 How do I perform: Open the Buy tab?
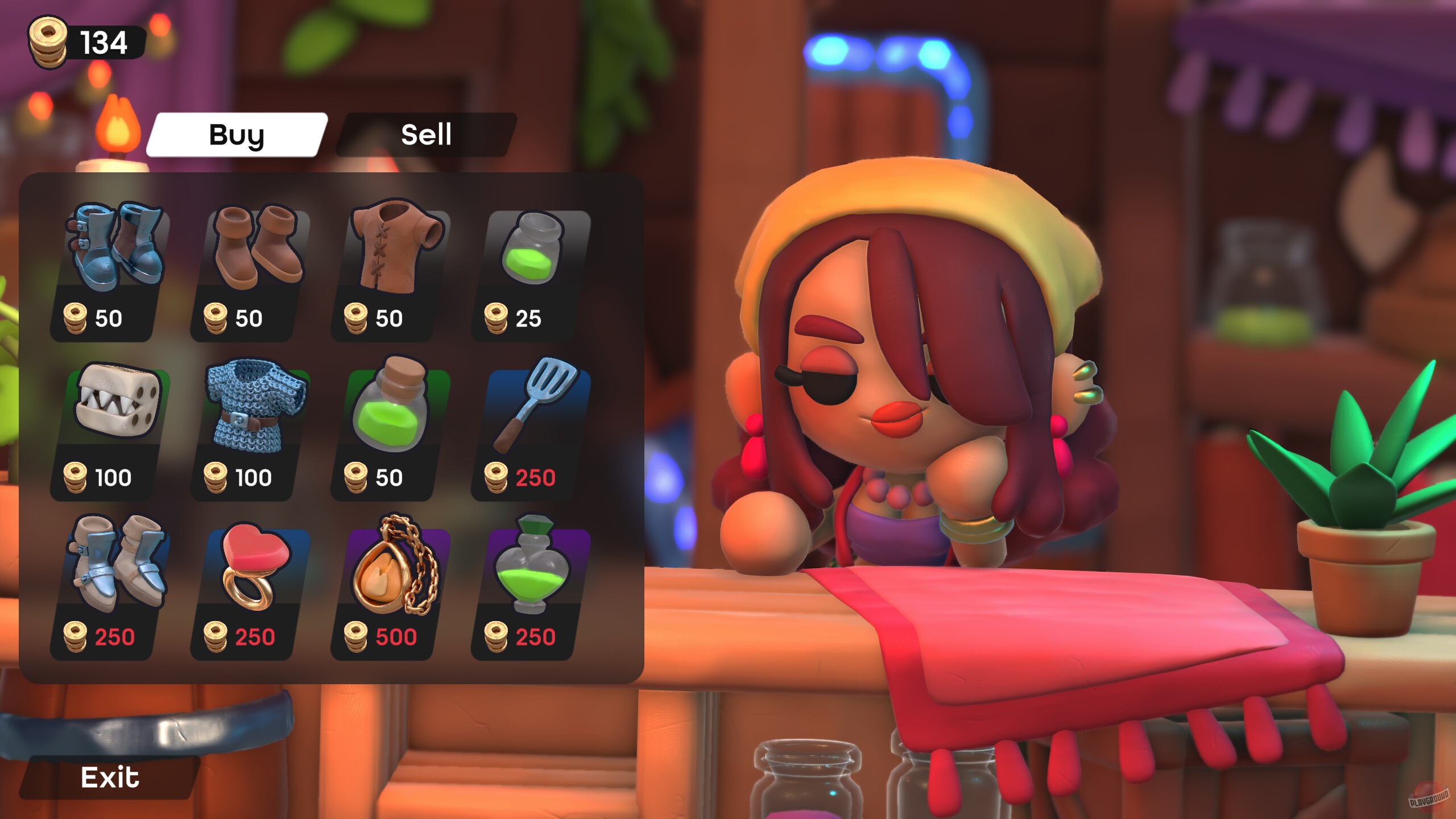coord(236,135)
